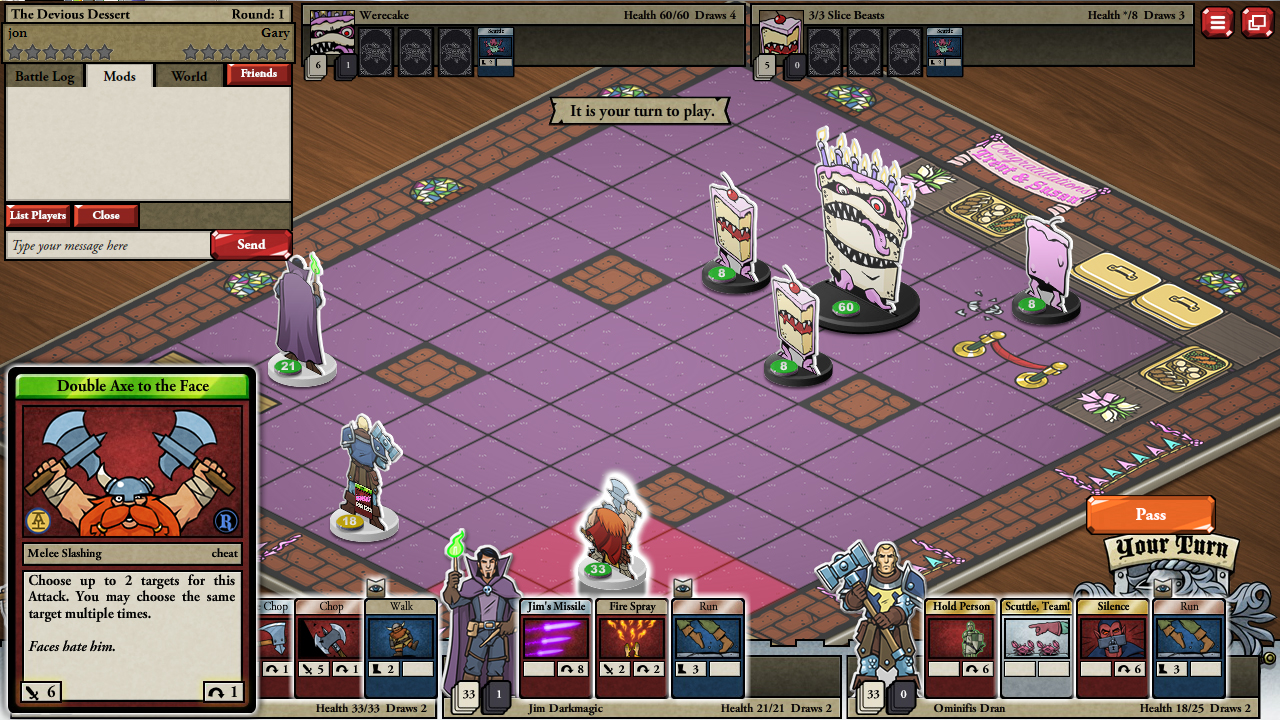Play the Scuttle, Team! card
The height and width of the screenshot is (720, 1280).
[1037, 640]
